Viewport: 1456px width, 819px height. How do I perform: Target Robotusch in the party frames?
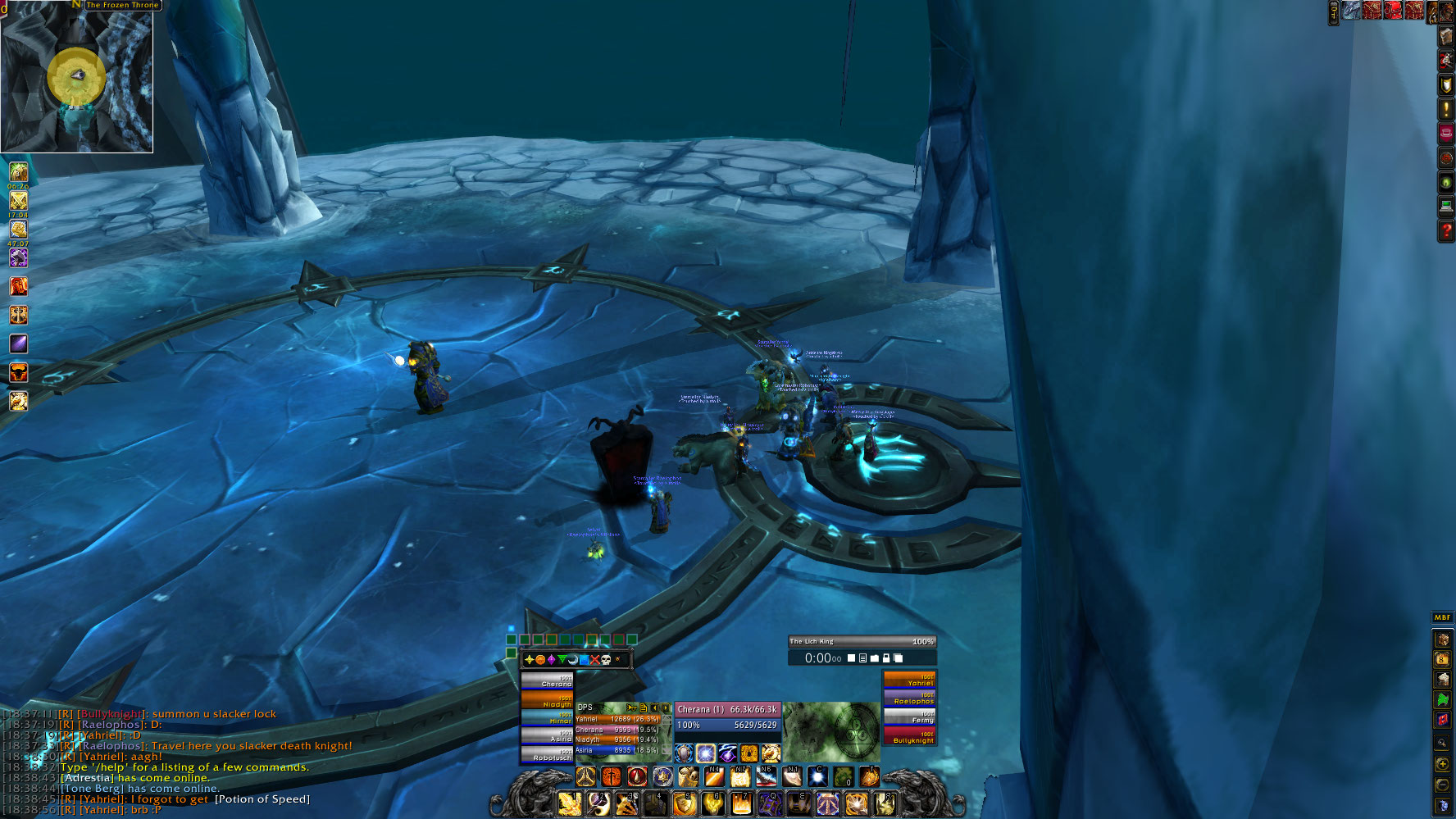click(547, 754)
